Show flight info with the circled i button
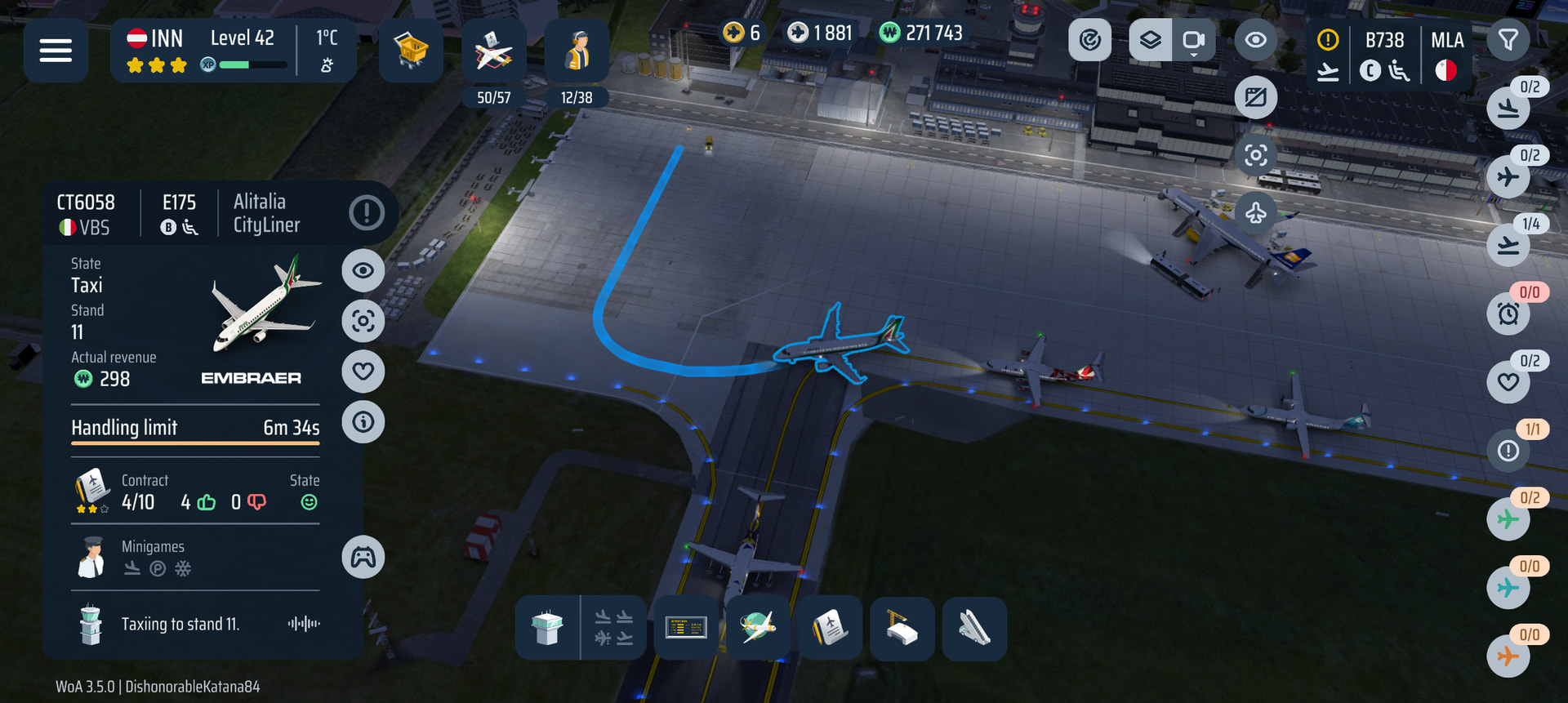Screen dimensions: 1568x703 [x=363, y=422]
